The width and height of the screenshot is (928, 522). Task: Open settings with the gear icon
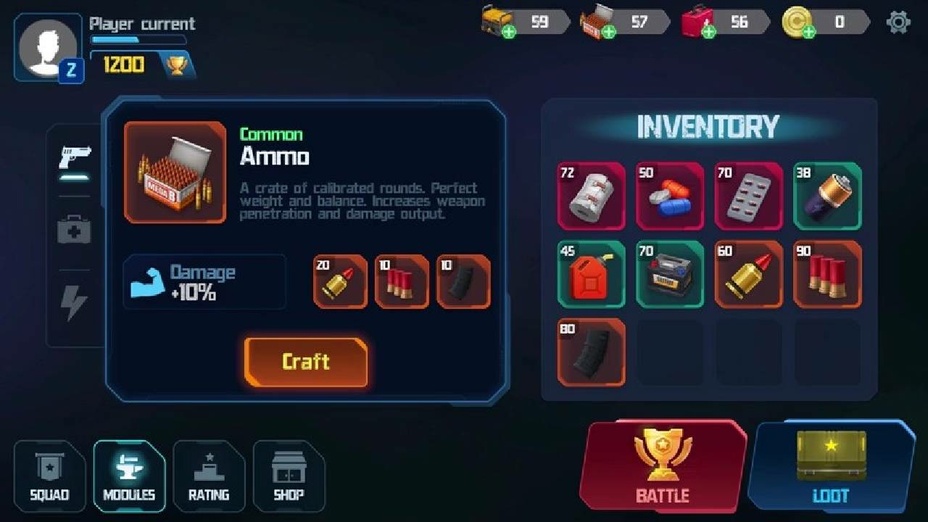898,22
